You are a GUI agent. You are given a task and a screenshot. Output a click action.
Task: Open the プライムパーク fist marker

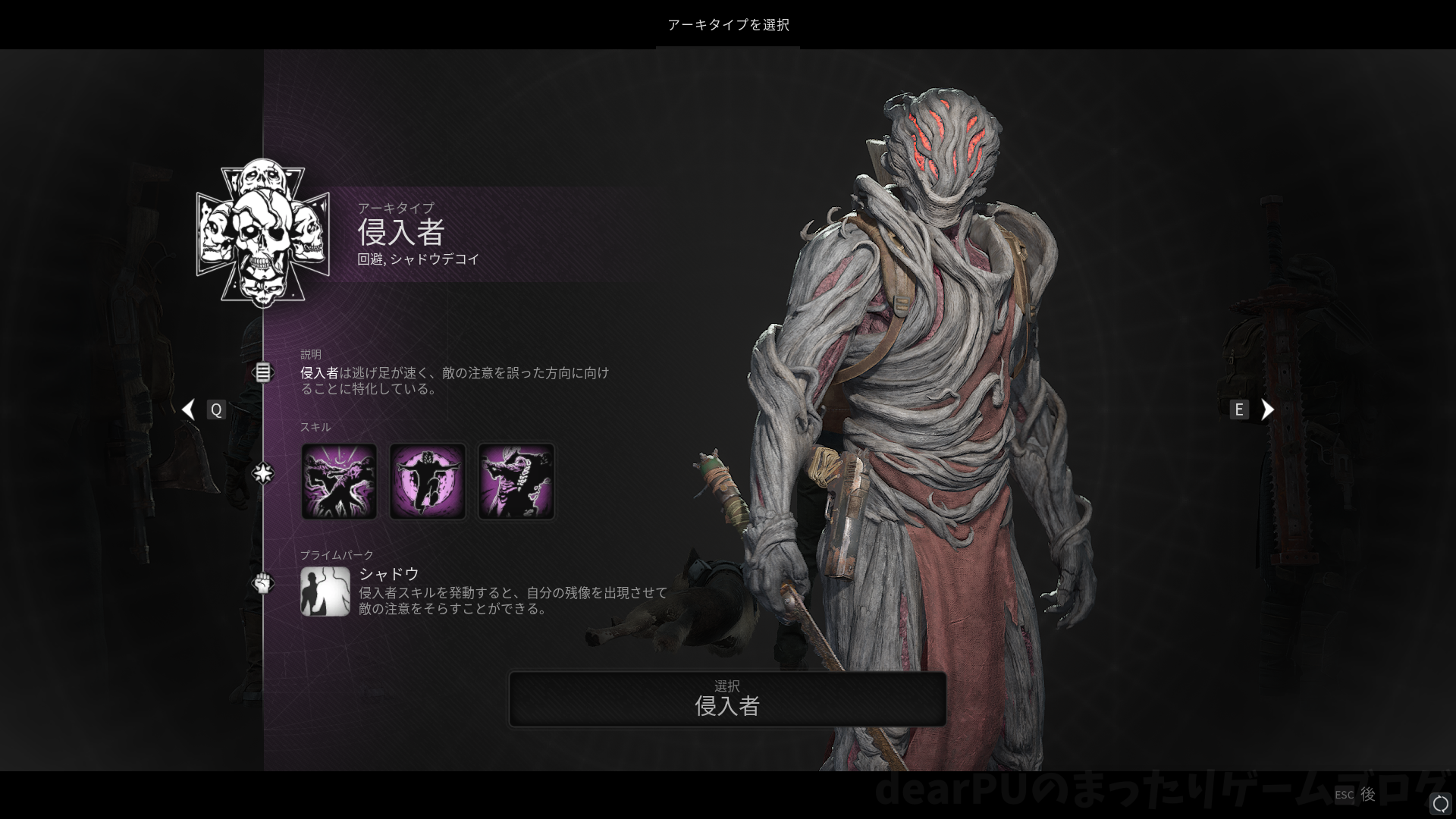(262, 583)
